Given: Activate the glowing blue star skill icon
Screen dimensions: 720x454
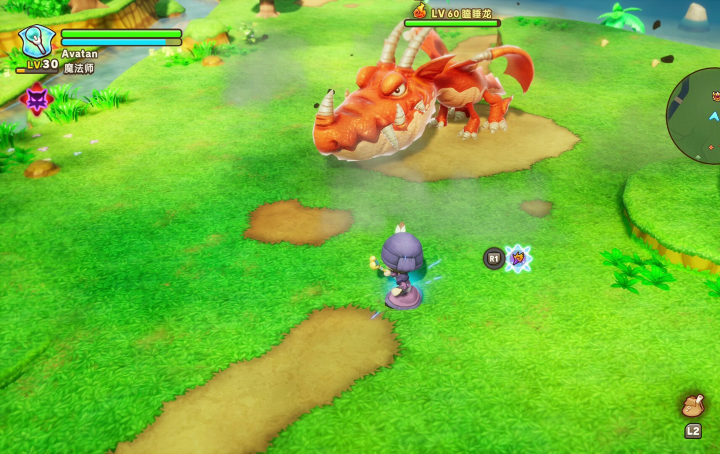Looking at the screenshot, I should point(518,258).
